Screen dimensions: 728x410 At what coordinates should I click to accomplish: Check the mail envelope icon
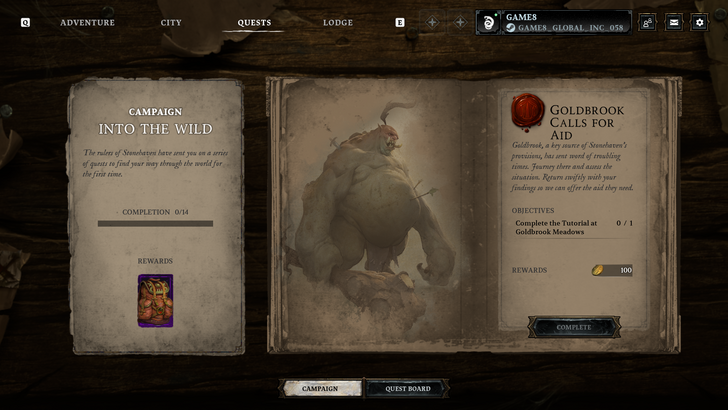(673, 22)
